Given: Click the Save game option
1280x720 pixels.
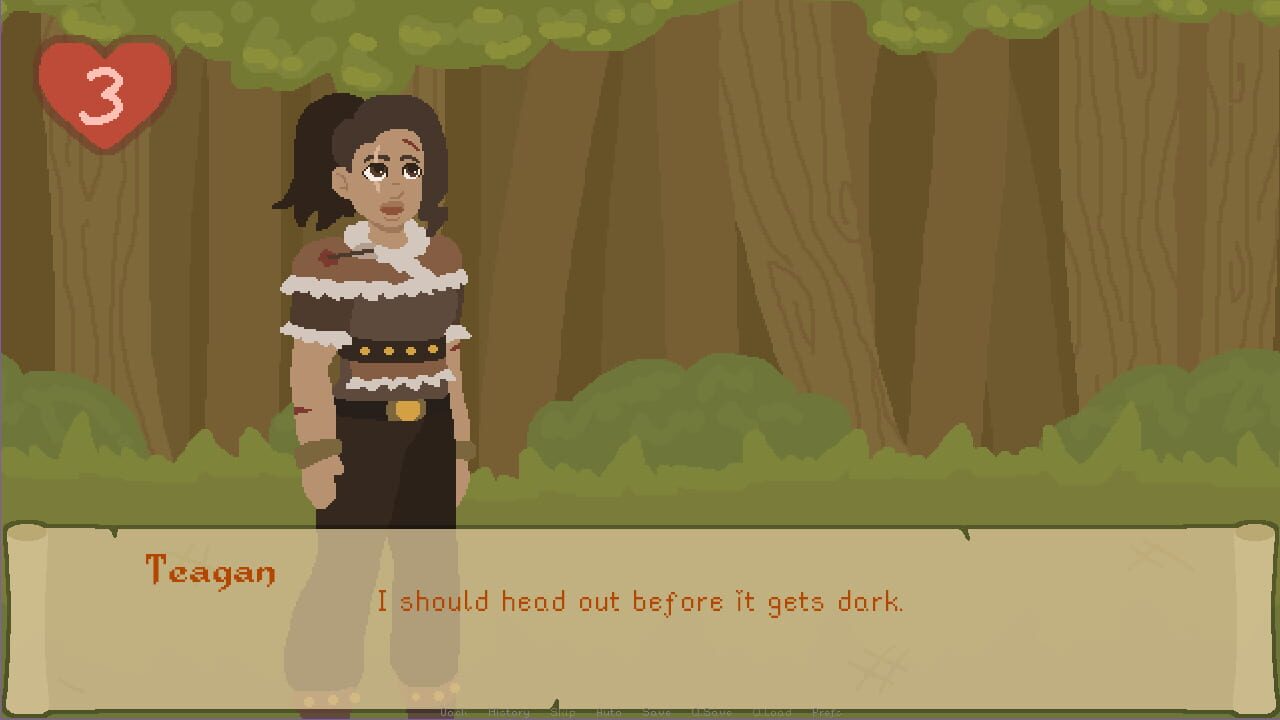Looking at the screenshot, I should pyautogui.click(x=657, y=714).
